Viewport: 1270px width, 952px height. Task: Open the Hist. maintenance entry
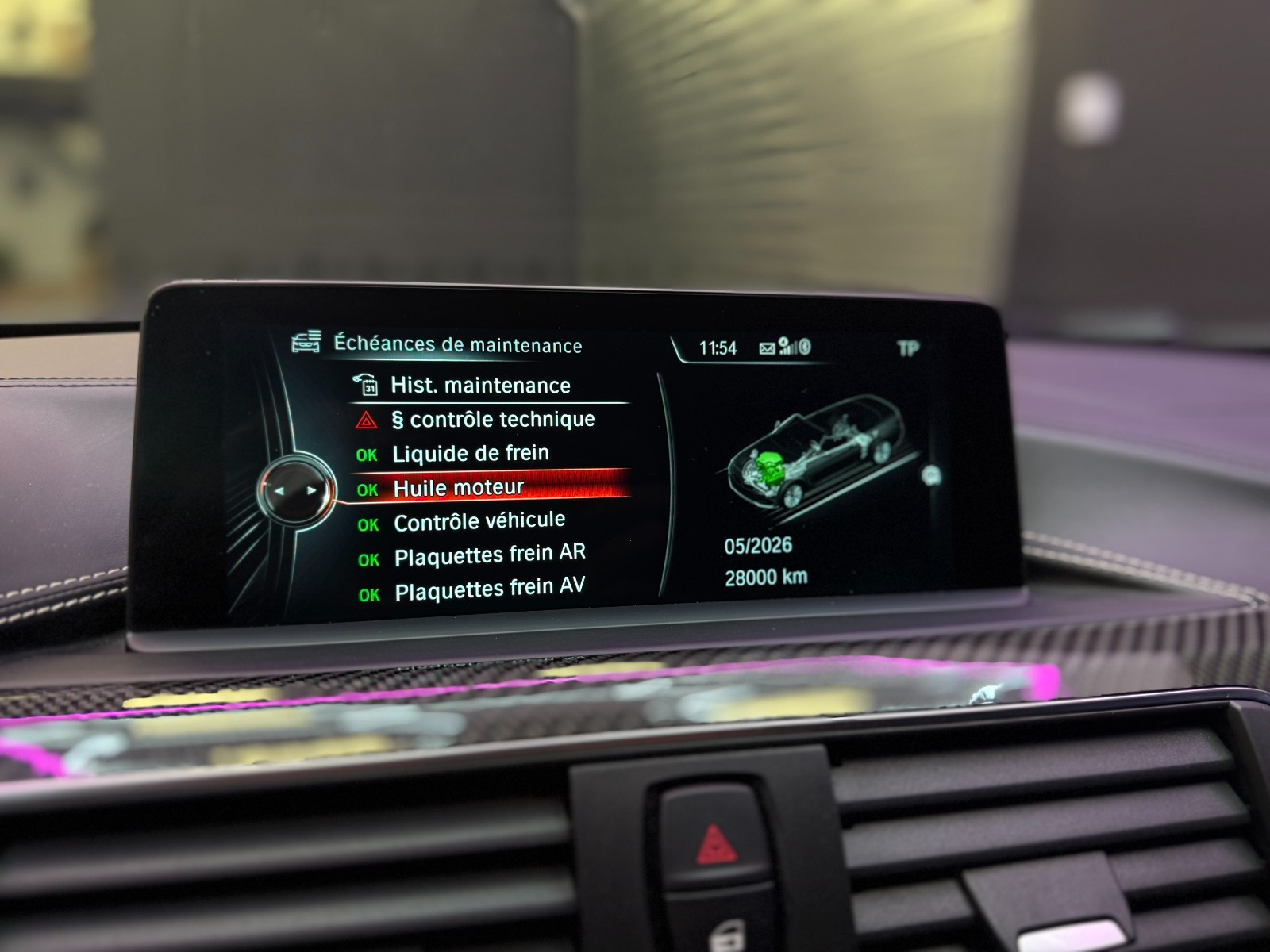pyautogui.click(x=480, y=386)
